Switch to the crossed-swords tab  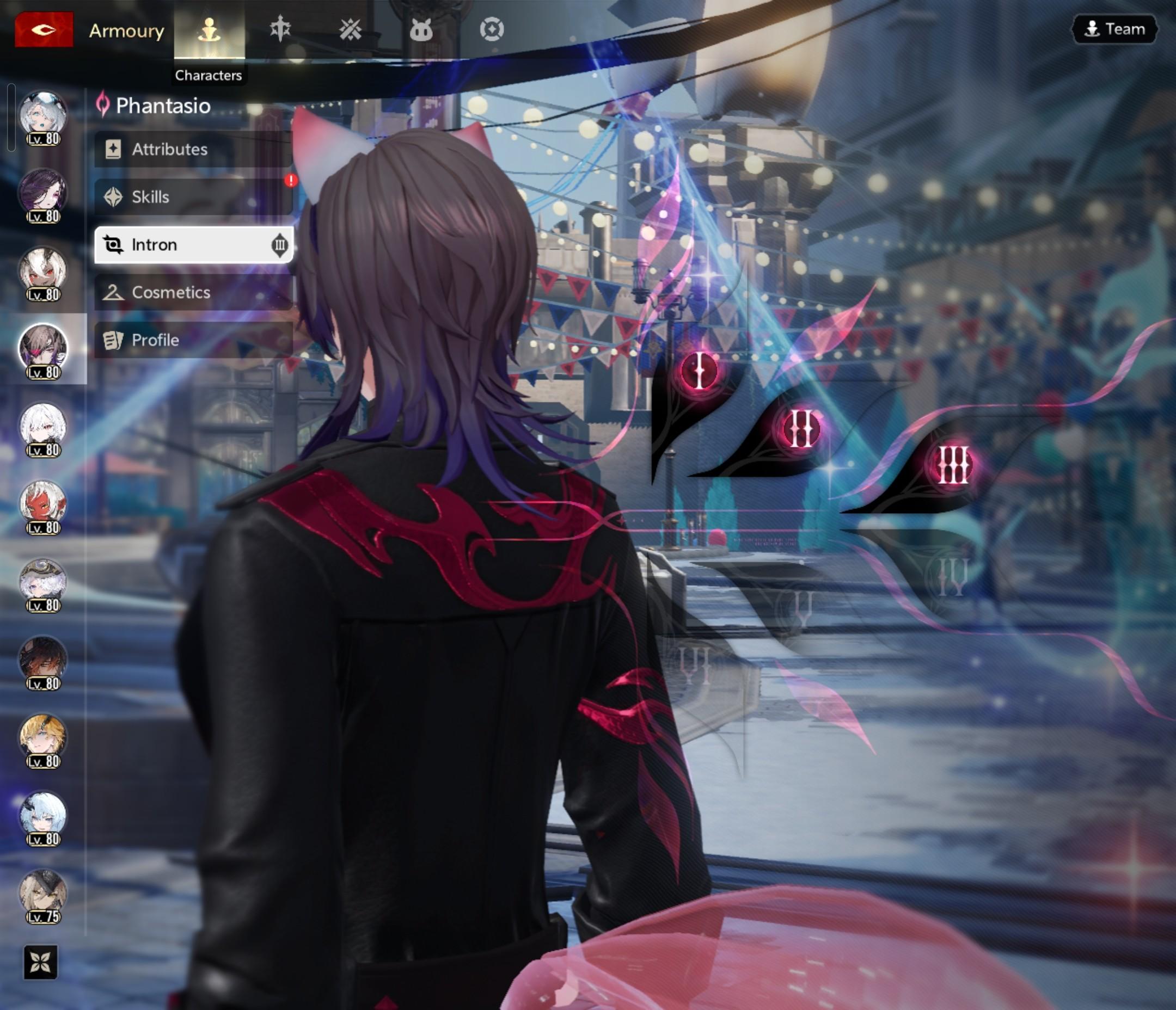pyautogui.click(x=350, y=29)
